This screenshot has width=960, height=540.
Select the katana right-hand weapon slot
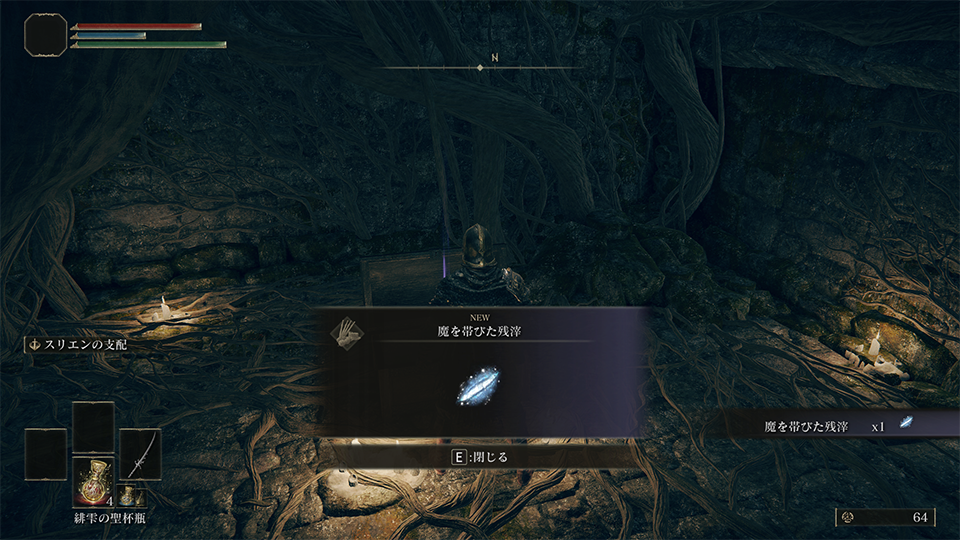pyautogui.click(x=140, y=455)
